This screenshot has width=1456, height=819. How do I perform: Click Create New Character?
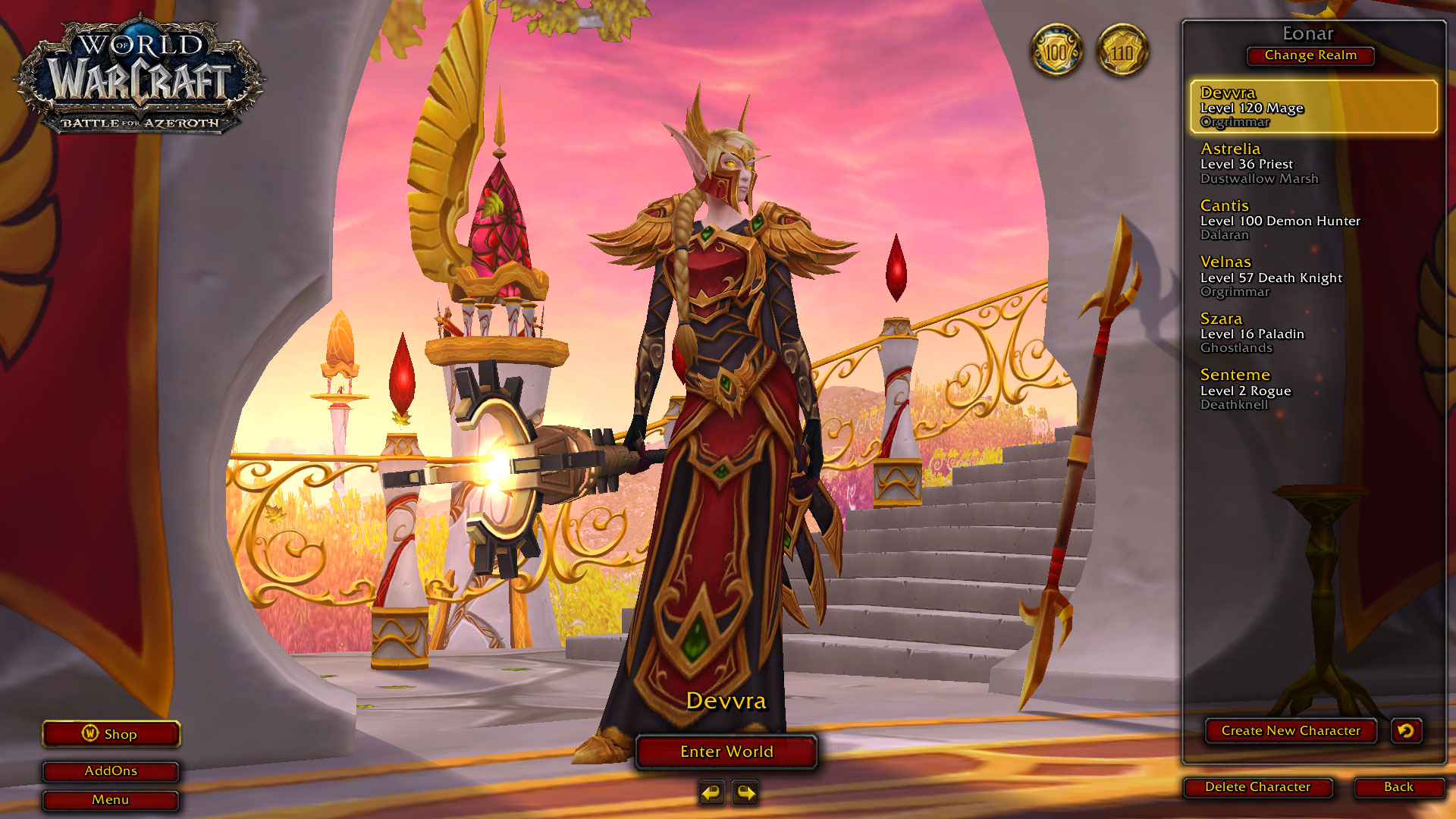pyautogui.click(x=1290, y=730)
